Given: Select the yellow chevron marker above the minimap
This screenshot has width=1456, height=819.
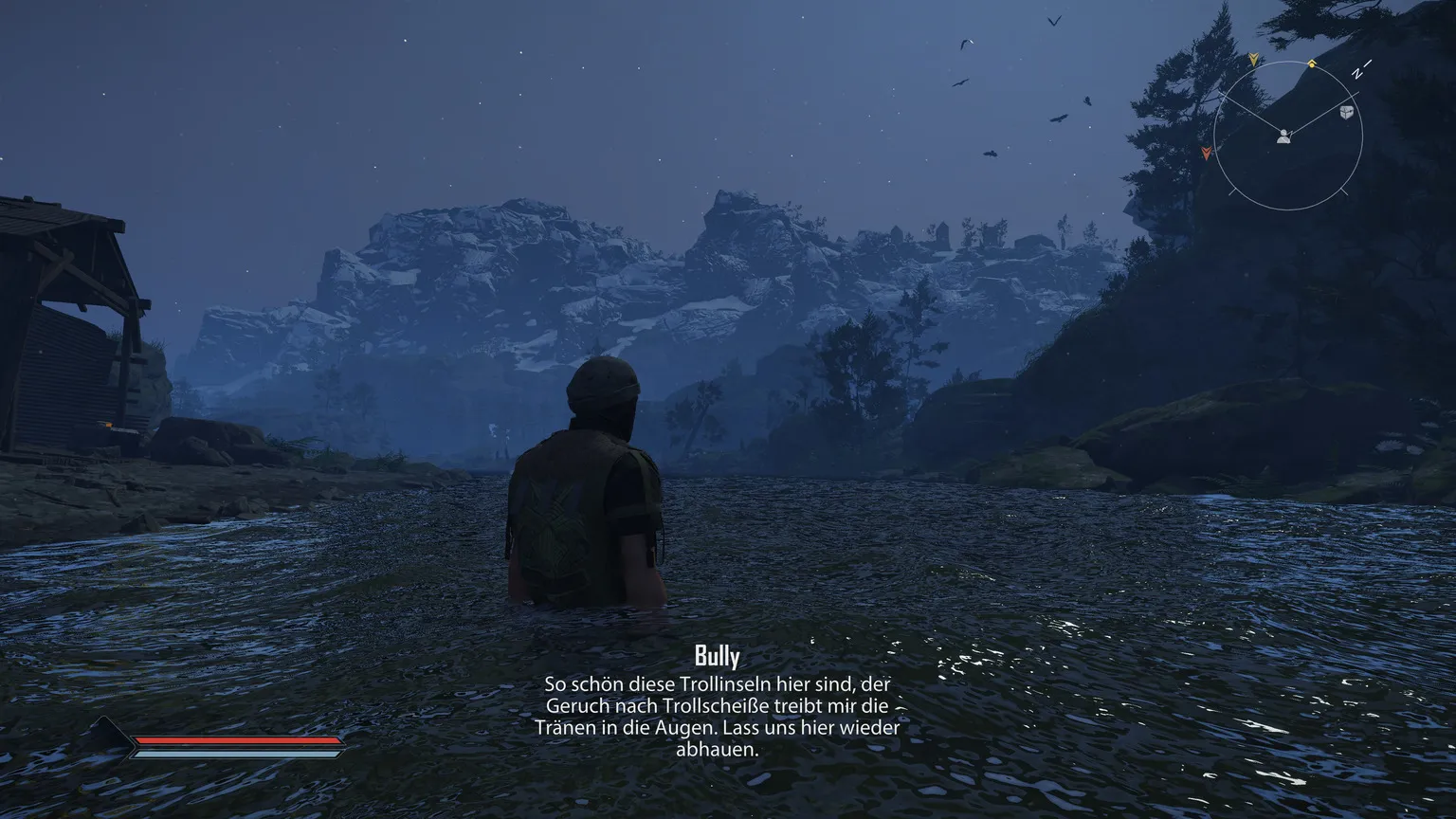Looking at the screenshot, I should pyautogui.click(x=1253, y=59).
